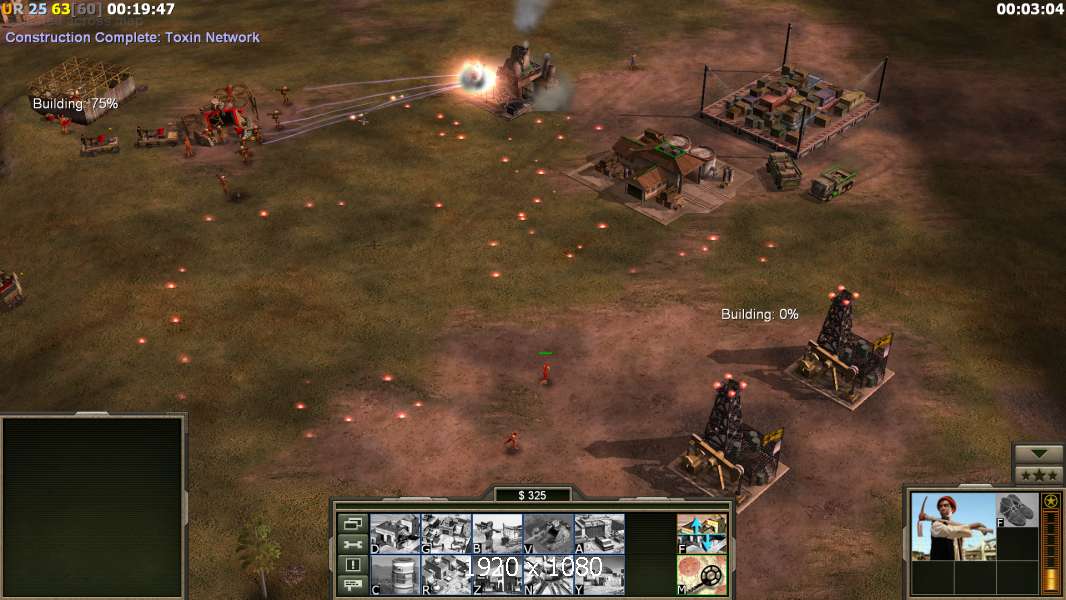The height and width of the screenshot is (600, 1066).
Task: Open the overlapping windows options button
Action: 352,523
